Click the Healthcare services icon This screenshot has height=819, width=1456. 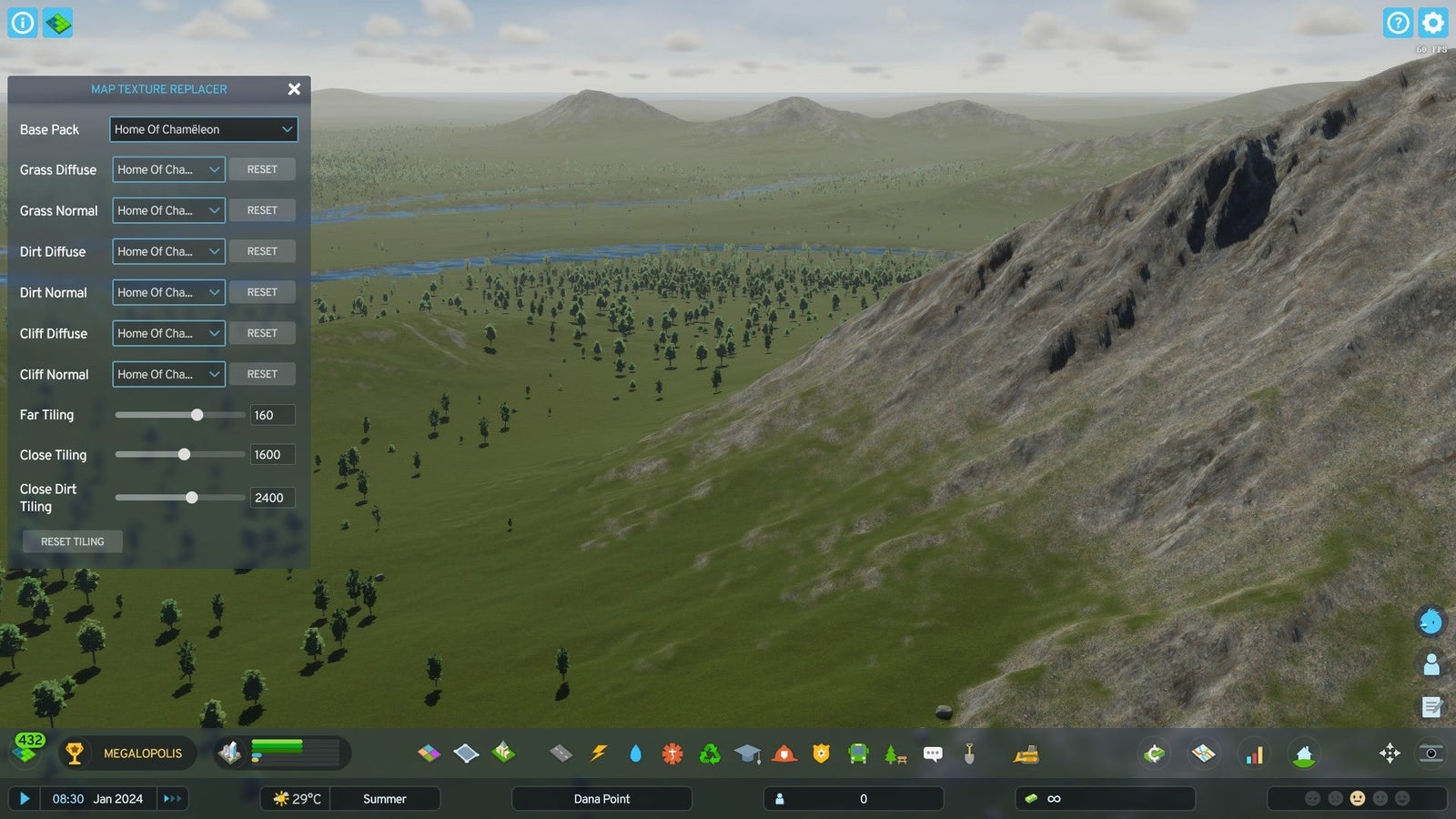pos(672,753)
